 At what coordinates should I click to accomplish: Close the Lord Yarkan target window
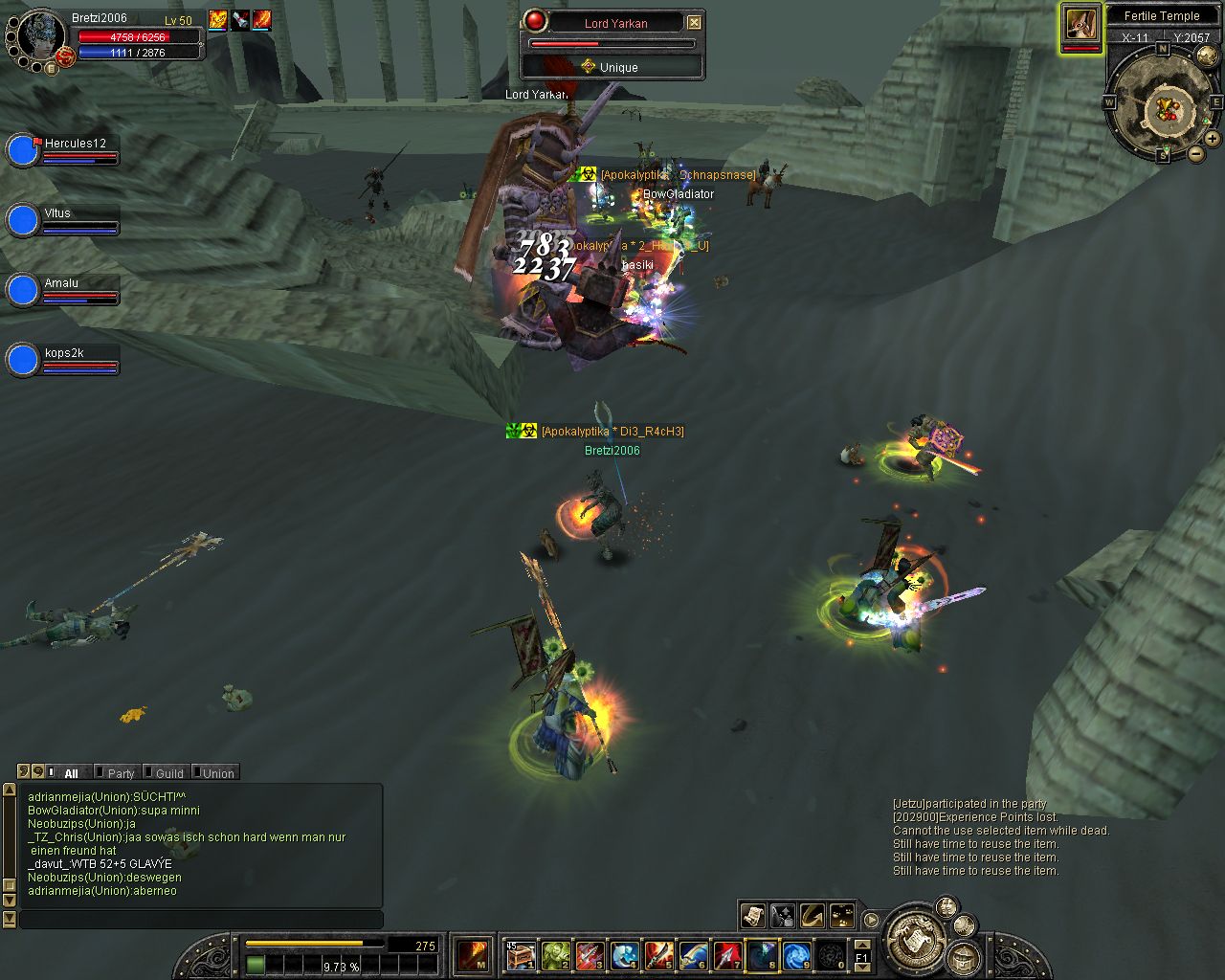[x=694, y=22]
